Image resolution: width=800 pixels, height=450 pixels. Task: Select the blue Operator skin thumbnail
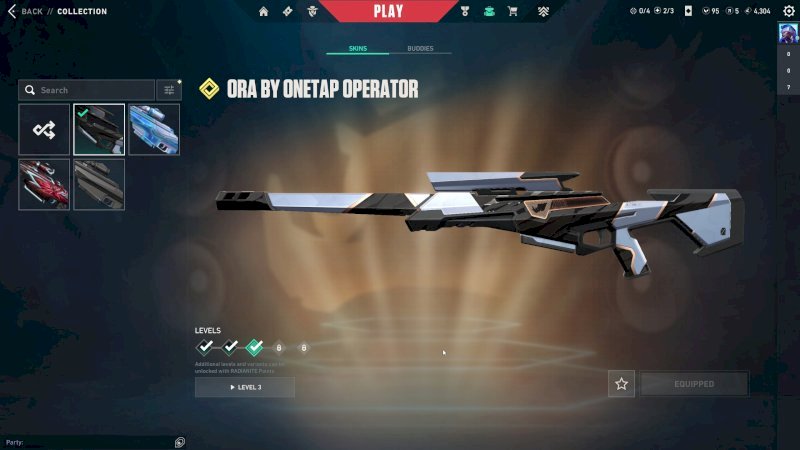pos(154,130)
